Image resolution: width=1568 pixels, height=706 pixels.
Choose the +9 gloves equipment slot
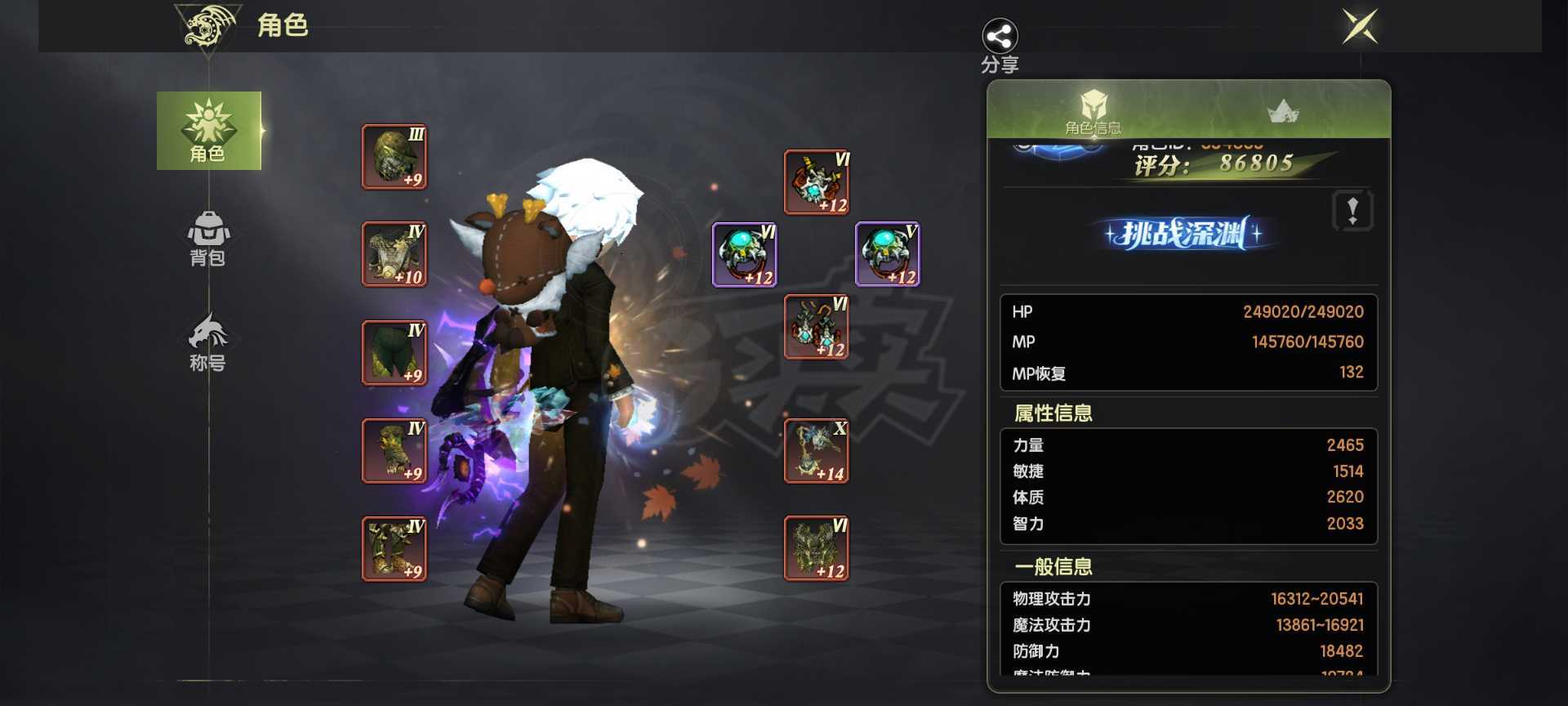click(x=394, y=450)
